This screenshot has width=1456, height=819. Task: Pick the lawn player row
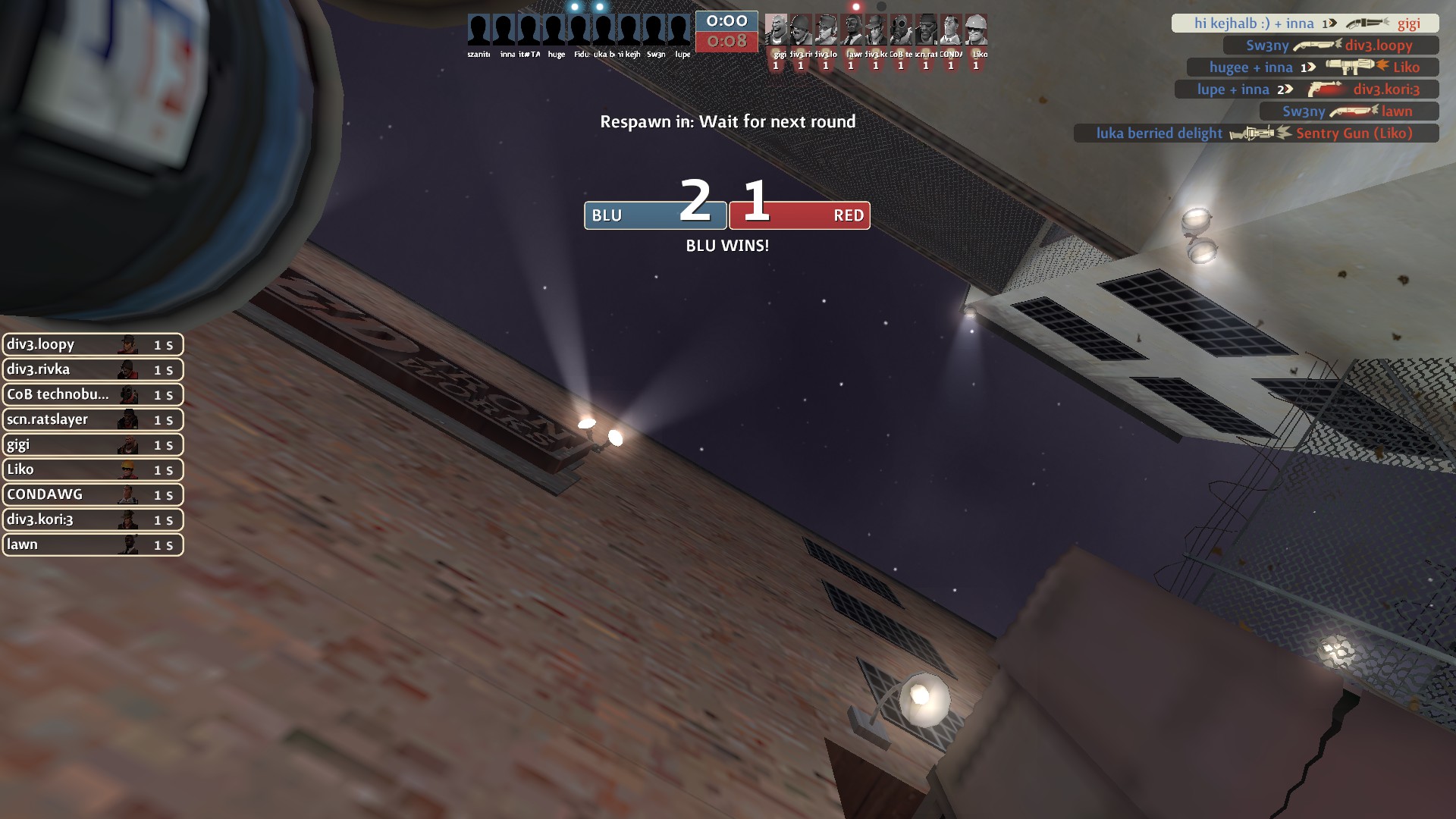click(x=93, y=544)
